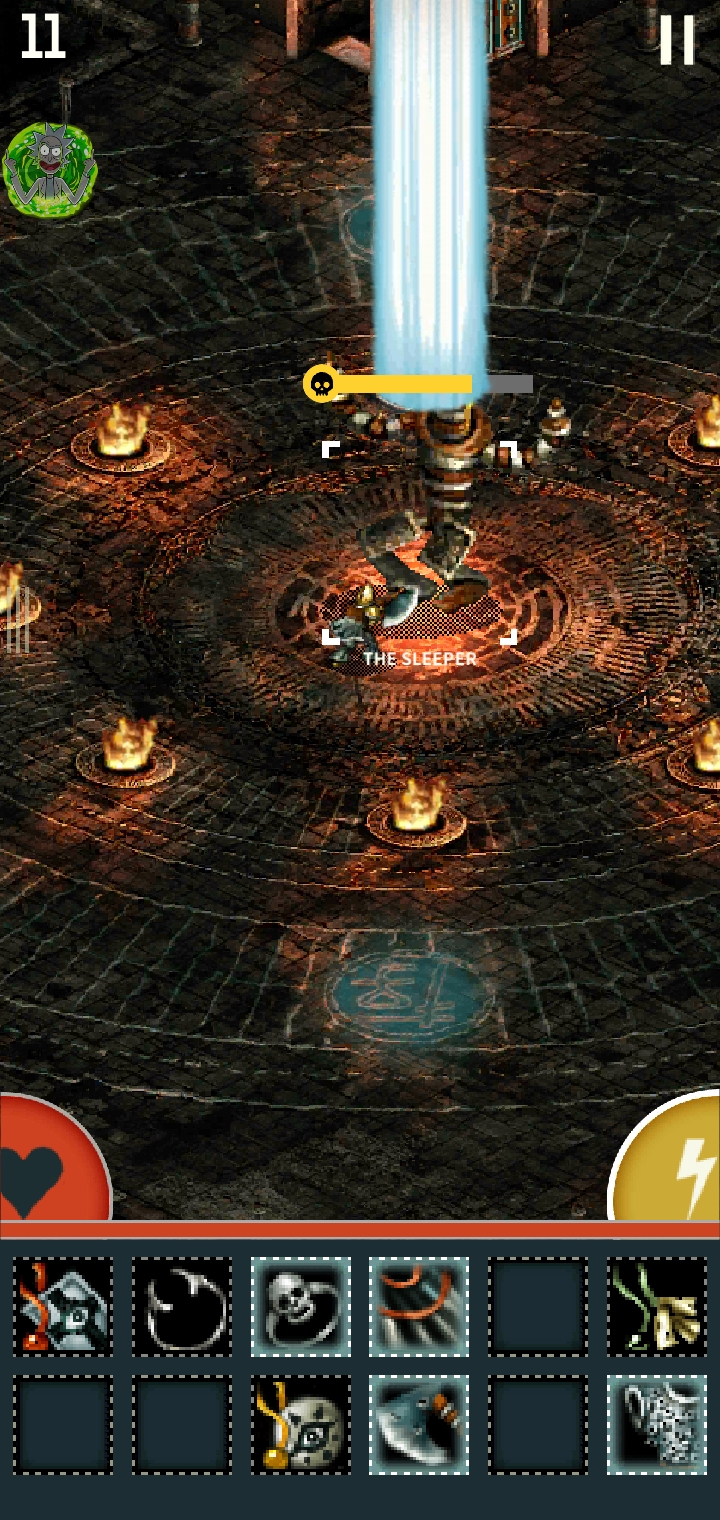Pick the tan glove with green ribbon

click(657, 1307)
